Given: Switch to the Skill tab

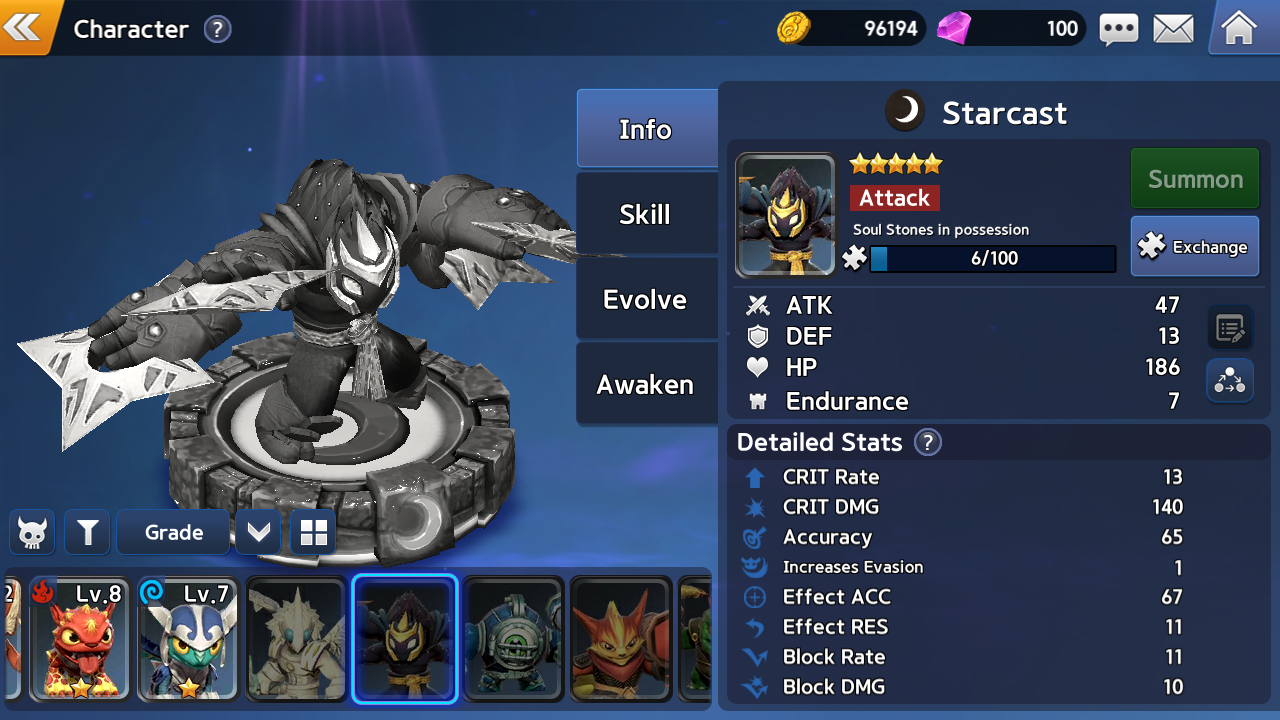Looking at the screenshot, I should pyautogui.click(x=646, y=214).
